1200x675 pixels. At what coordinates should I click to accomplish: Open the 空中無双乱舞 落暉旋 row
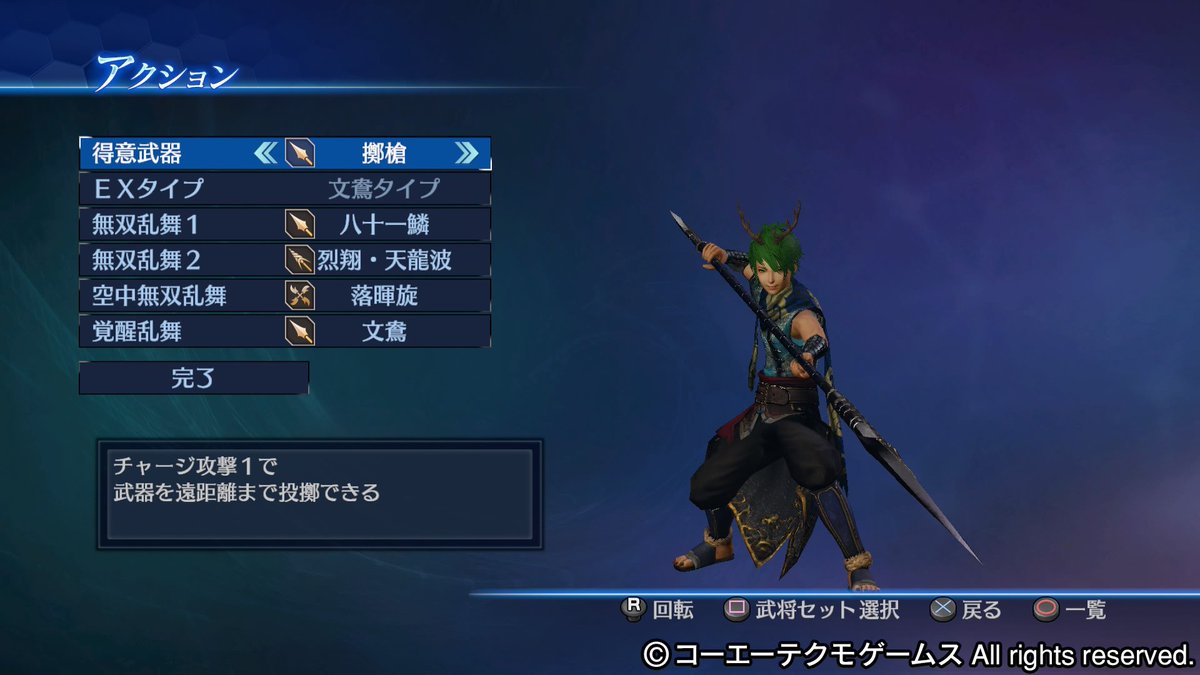click(285, 295)
